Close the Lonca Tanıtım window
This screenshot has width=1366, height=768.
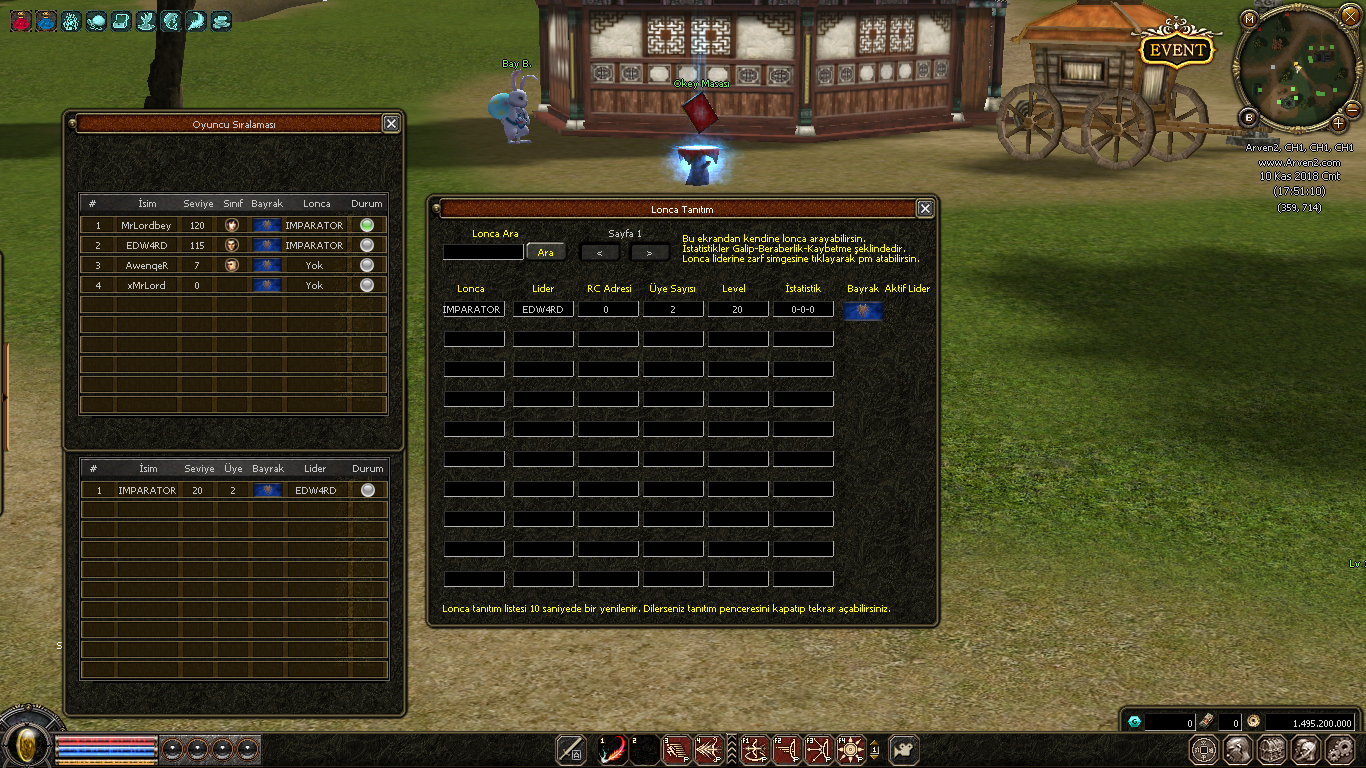coord(925,208)
